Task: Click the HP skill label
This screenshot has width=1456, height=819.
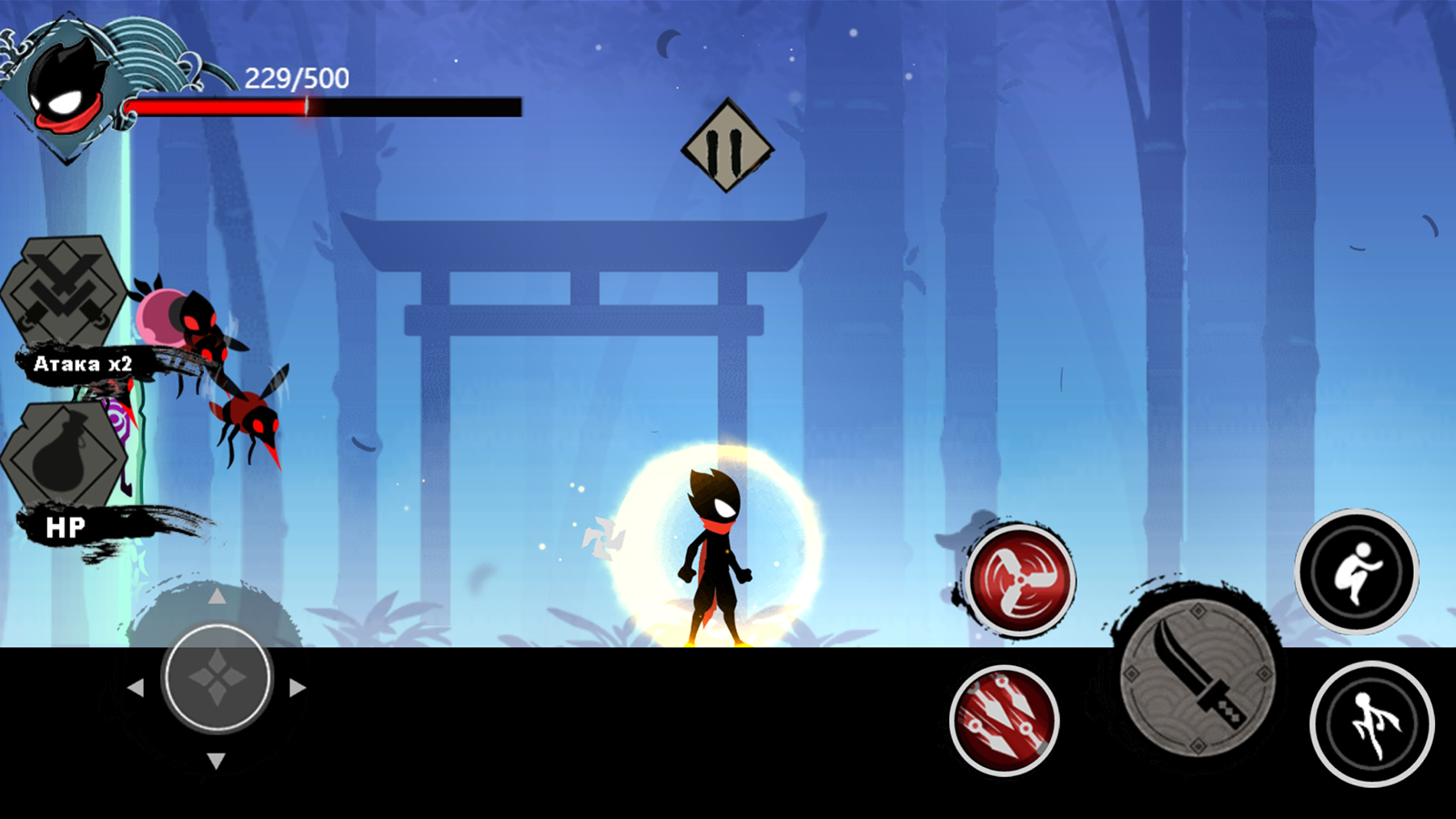Action: [66, 525]
